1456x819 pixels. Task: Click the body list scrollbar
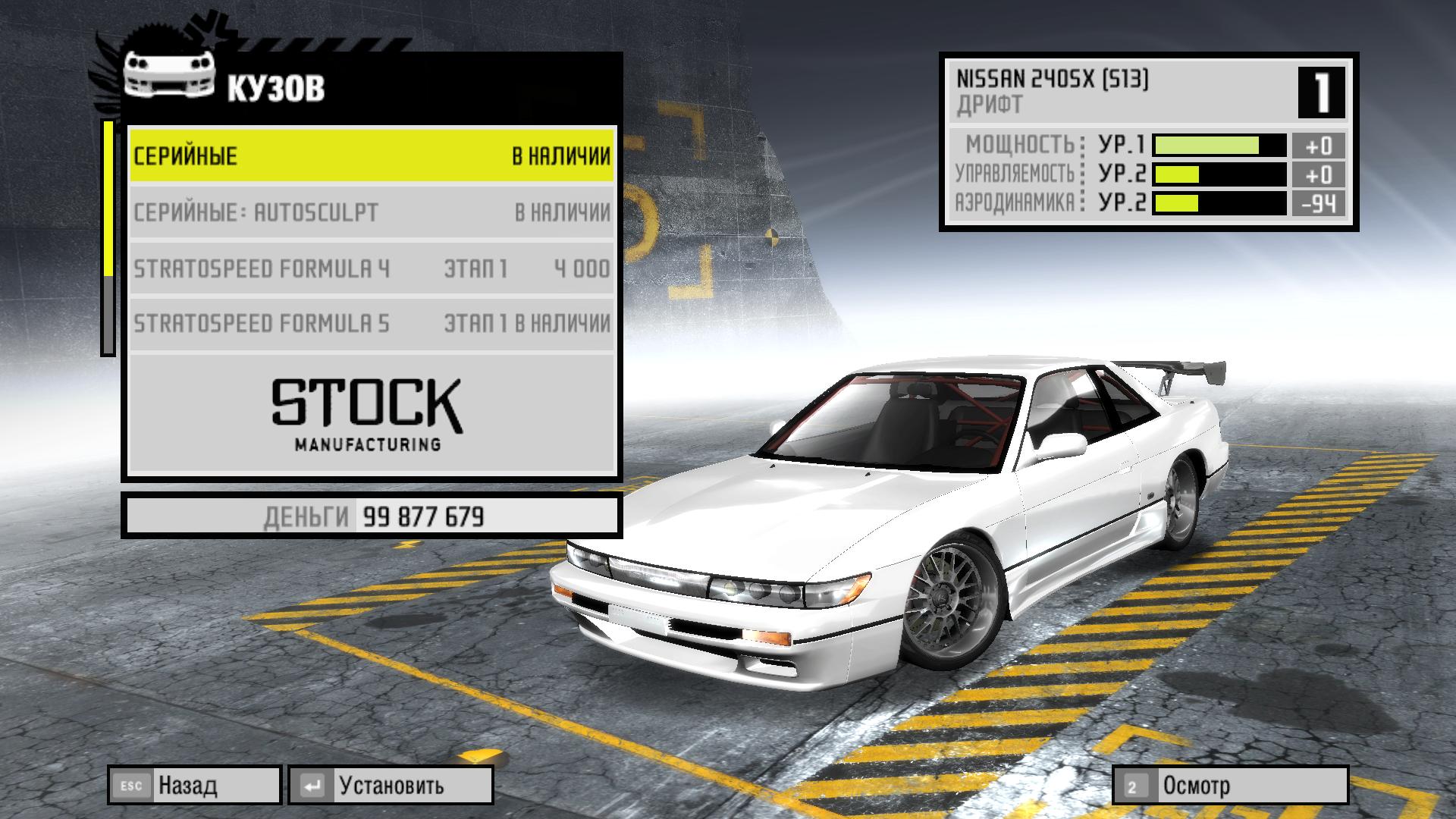click(x=108, y=237)
